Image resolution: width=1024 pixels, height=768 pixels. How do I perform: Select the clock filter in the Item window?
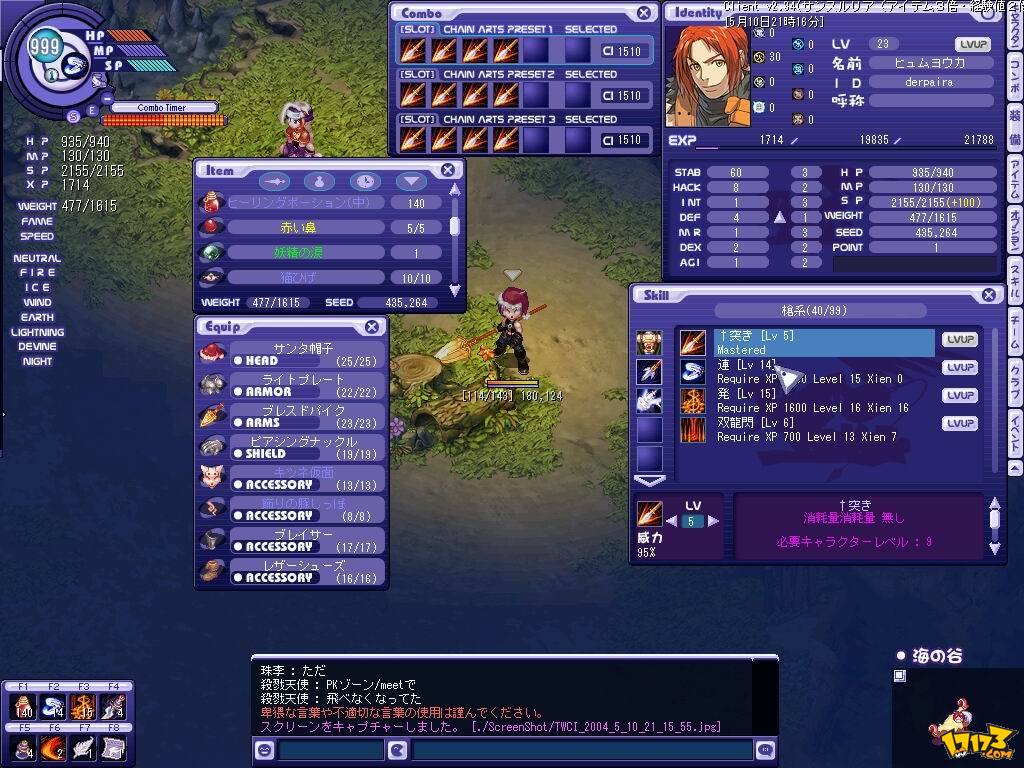[365, 182]
